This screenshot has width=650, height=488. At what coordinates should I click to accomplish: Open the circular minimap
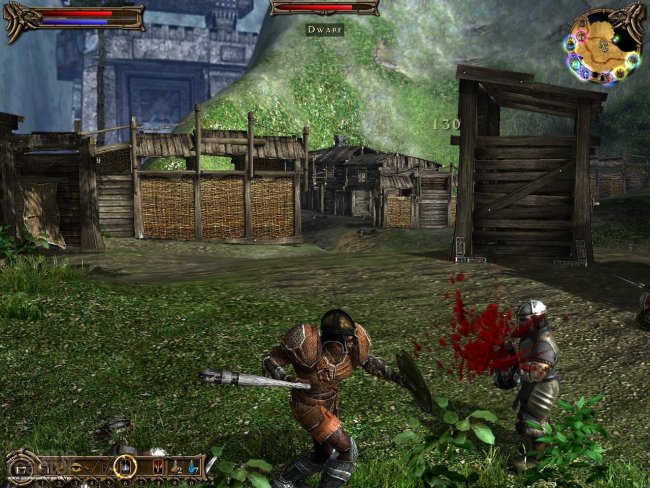pyautogui.click(x=603, y=45)
